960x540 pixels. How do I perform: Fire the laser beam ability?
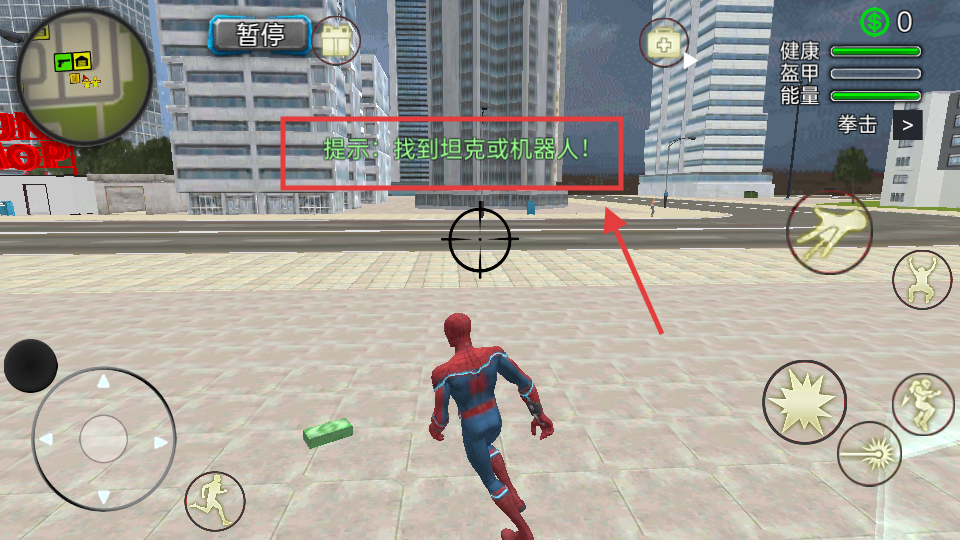click(869, 453)
